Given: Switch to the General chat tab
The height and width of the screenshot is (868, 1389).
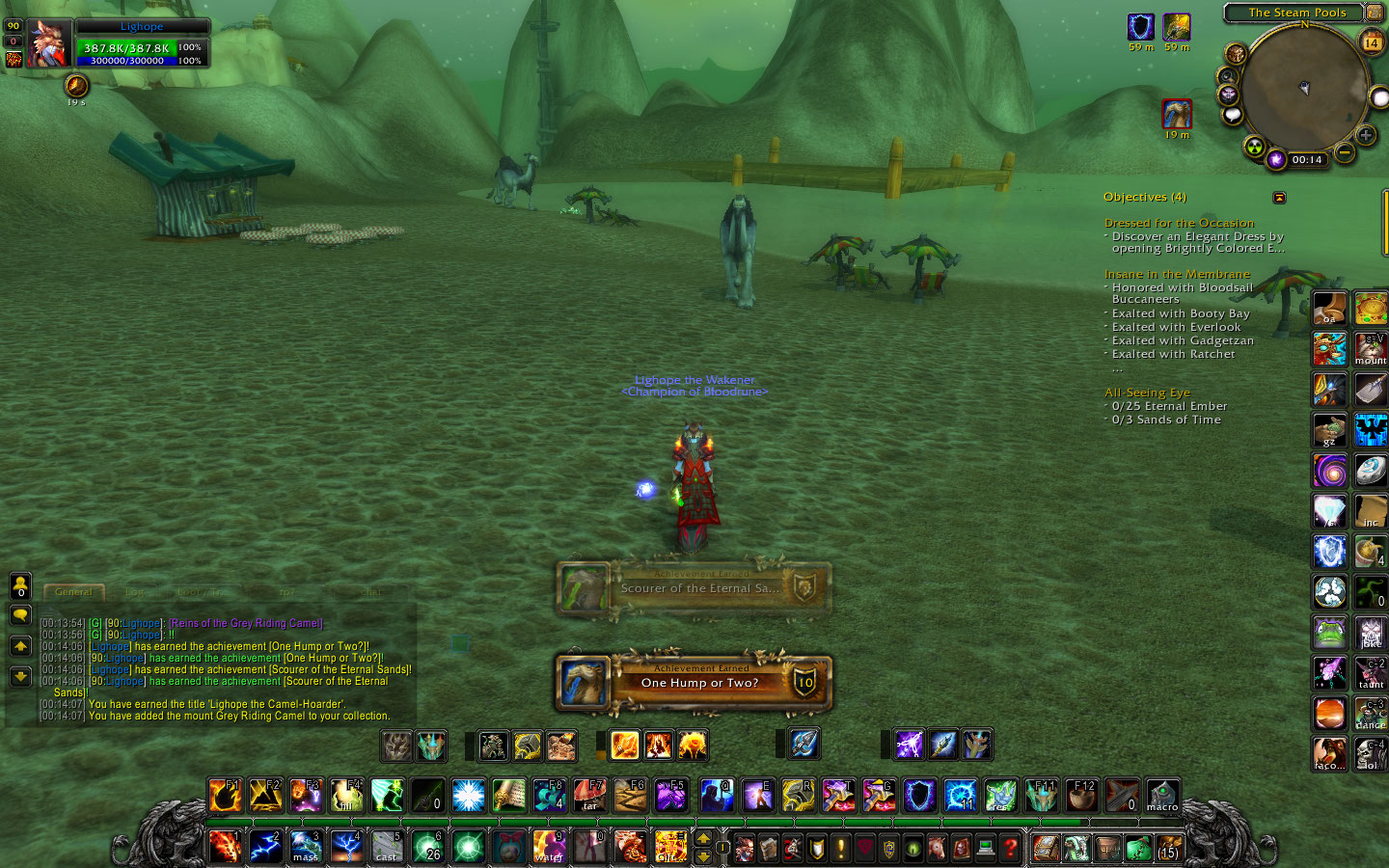Looking at the screenshot, I should (x=73, y=592).
